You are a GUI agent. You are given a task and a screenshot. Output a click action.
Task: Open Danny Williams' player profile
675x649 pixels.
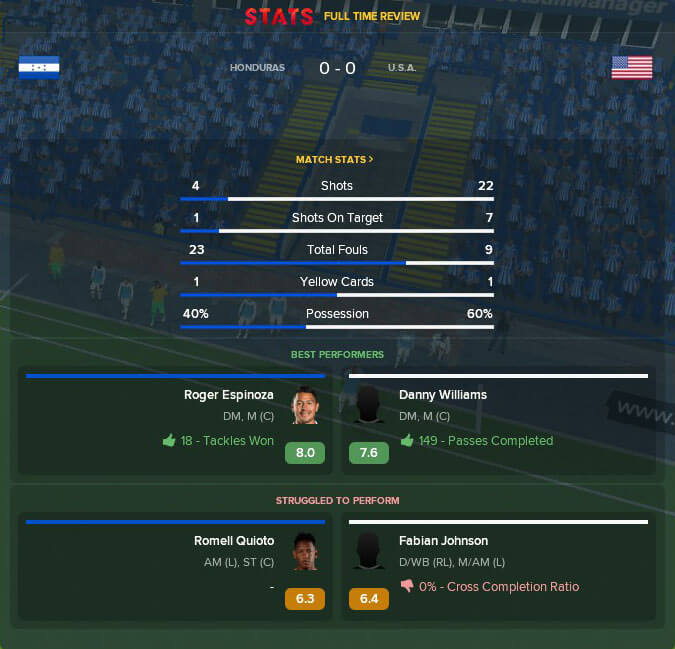coord(443,395)
